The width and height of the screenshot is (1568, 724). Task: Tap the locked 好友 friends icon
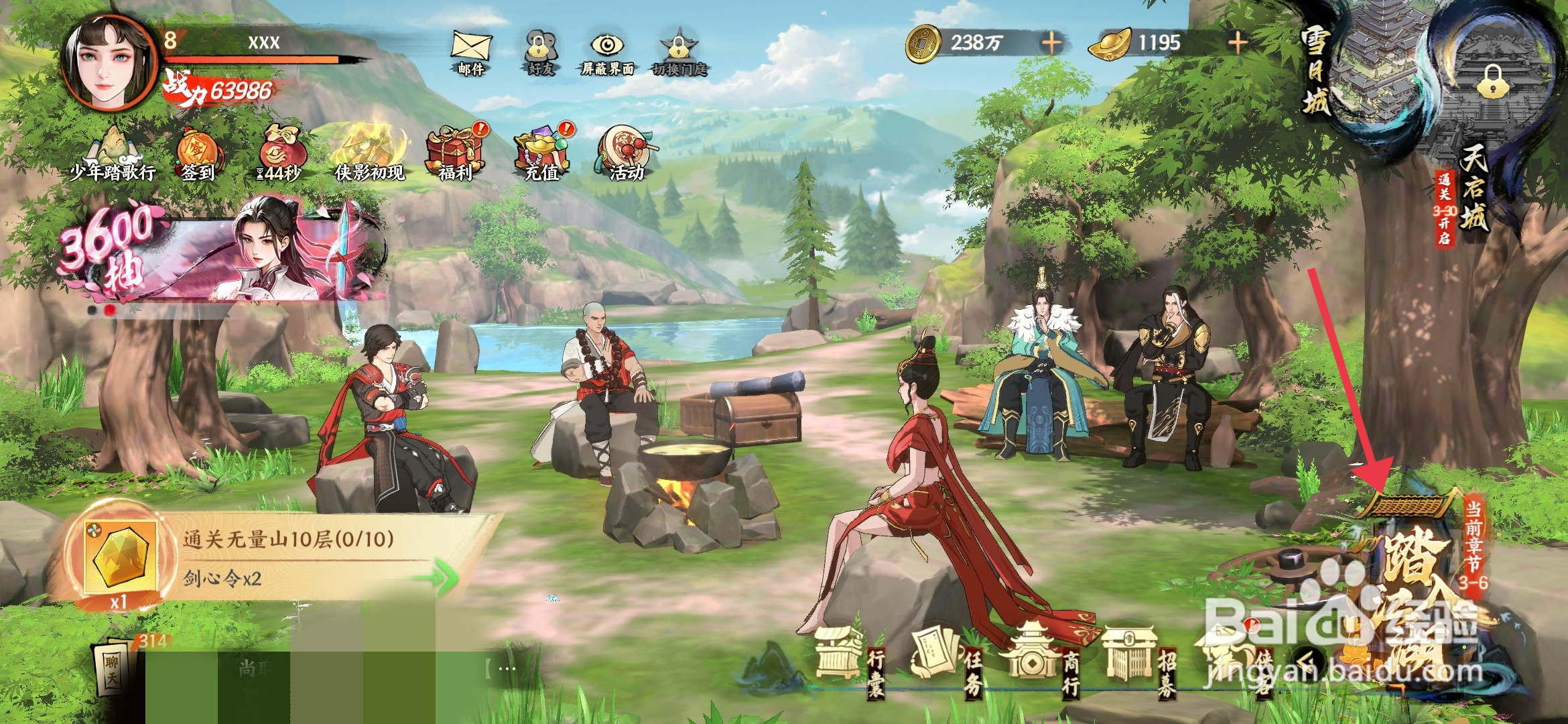[x=540, y=50]
